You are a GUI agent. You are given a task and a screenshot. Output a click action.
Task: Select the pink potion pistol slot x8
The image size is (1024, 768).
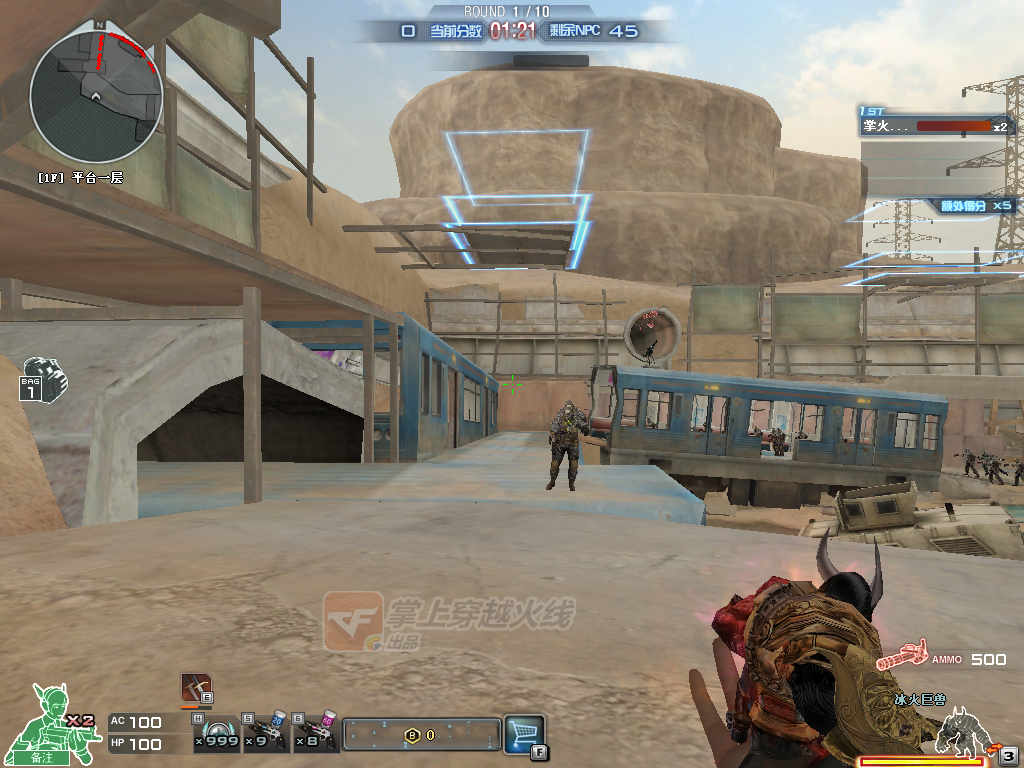point(318,734)
